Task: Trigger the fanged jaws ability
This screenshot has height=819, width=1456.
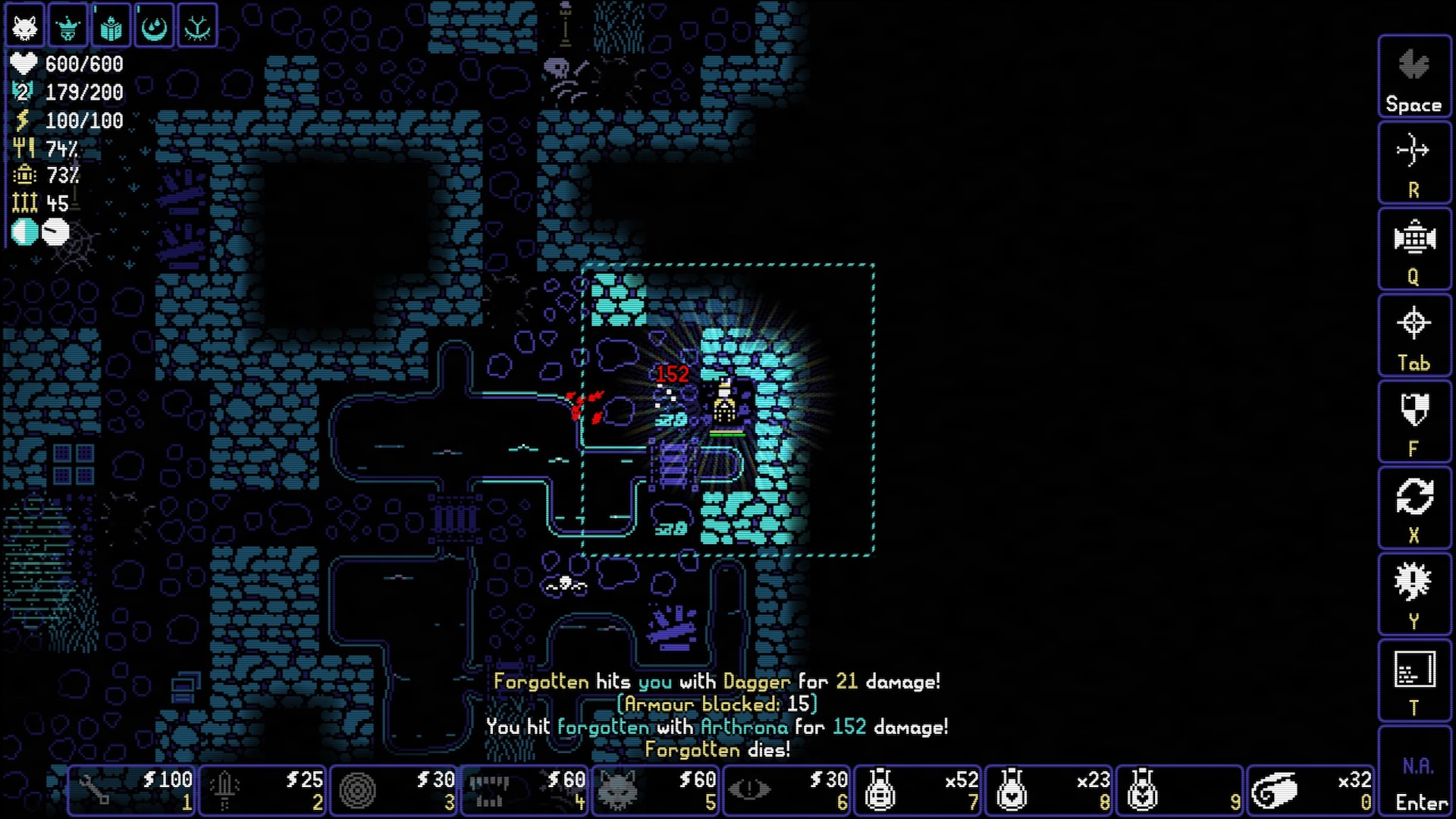Action: [x=525, y=790]
